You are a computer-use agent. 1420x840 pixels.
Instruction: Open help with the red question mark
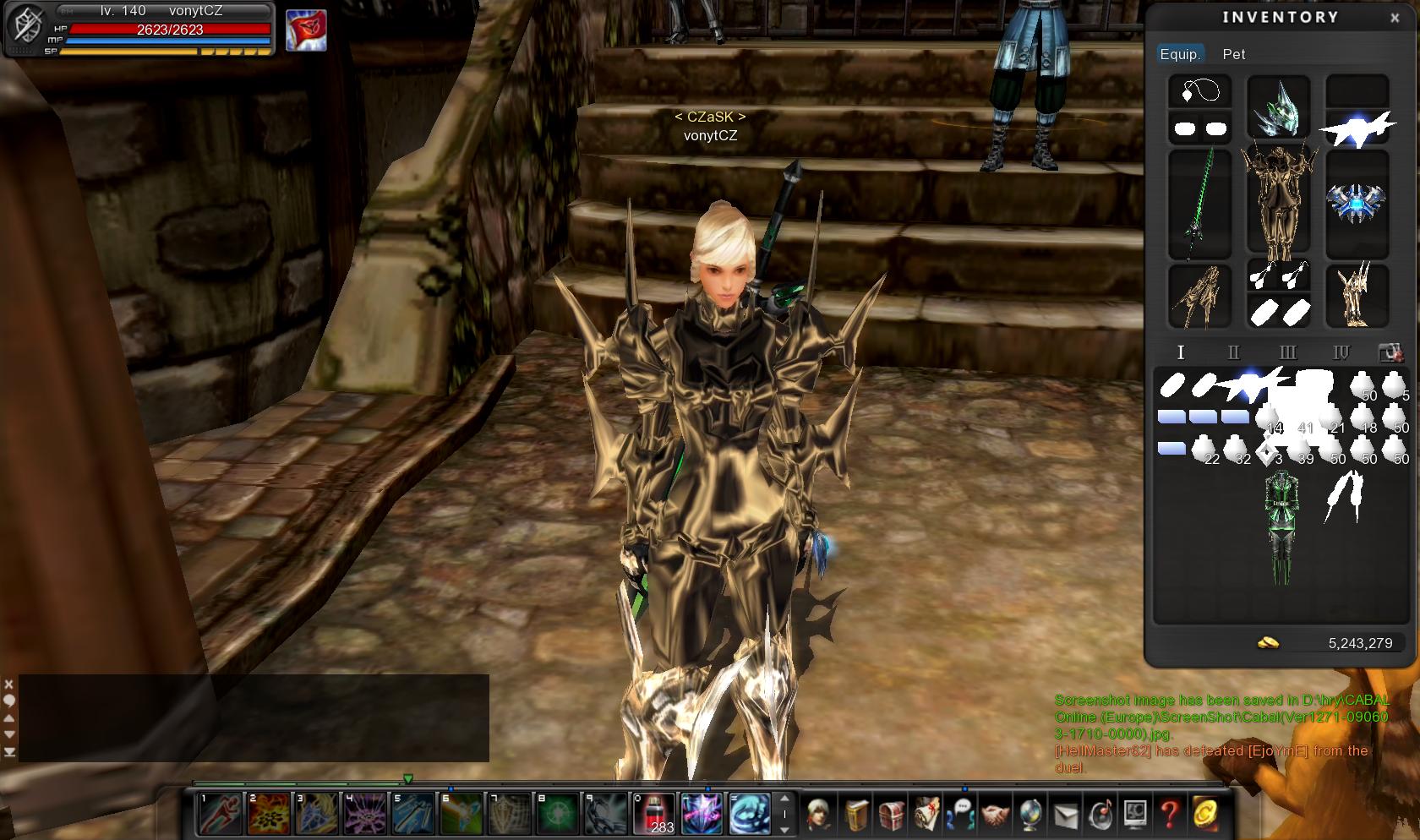pyautogui.click(x=1170, y=814)
